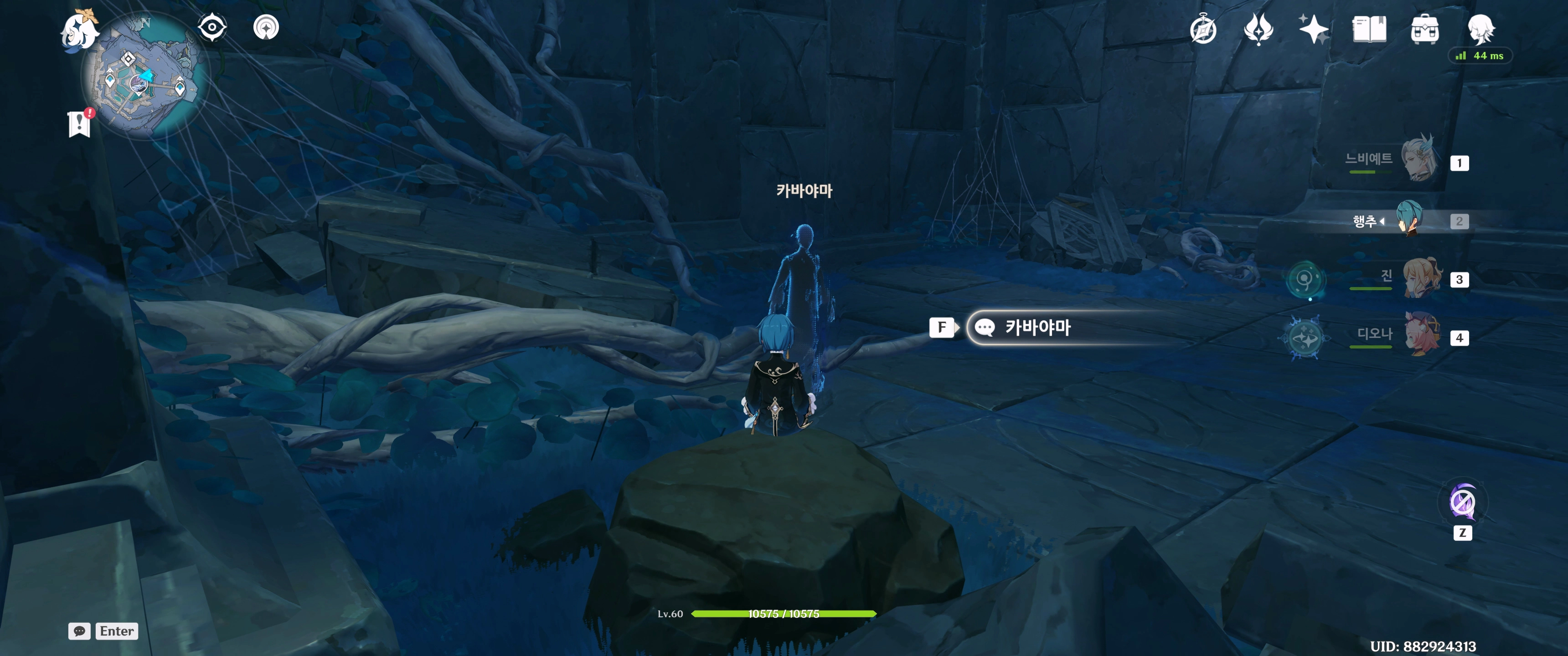Open the quest log exclamation bookmark

point(79,124)
